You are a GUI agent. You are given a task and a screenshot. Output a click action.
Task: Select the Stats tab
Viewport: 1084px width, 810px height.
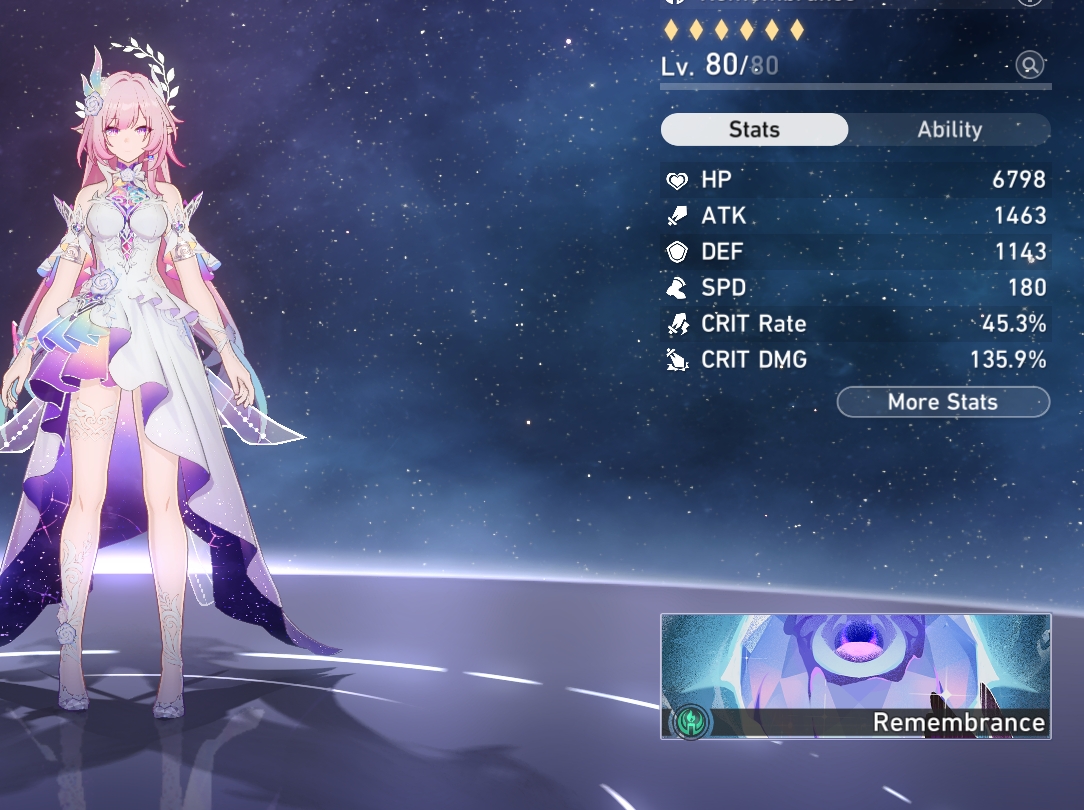[x=754, y=130]
